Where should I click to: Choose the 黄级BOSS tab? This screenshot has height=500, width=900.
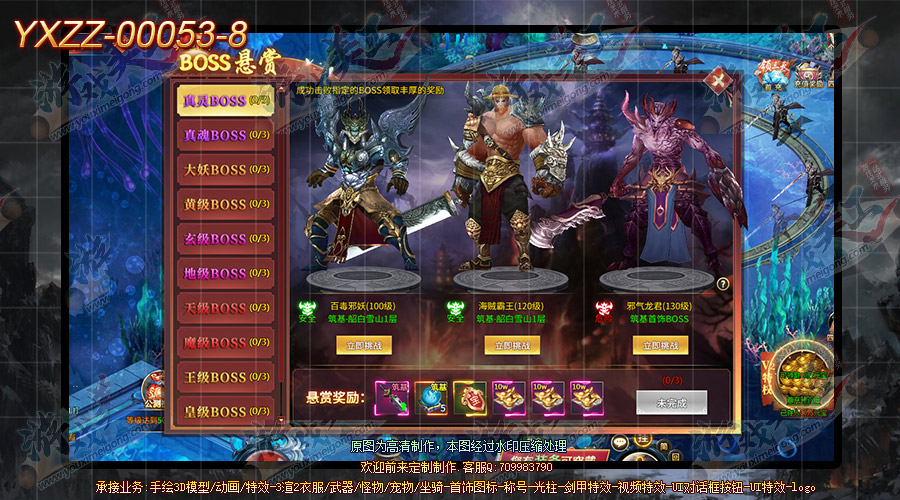pos(225,204)
